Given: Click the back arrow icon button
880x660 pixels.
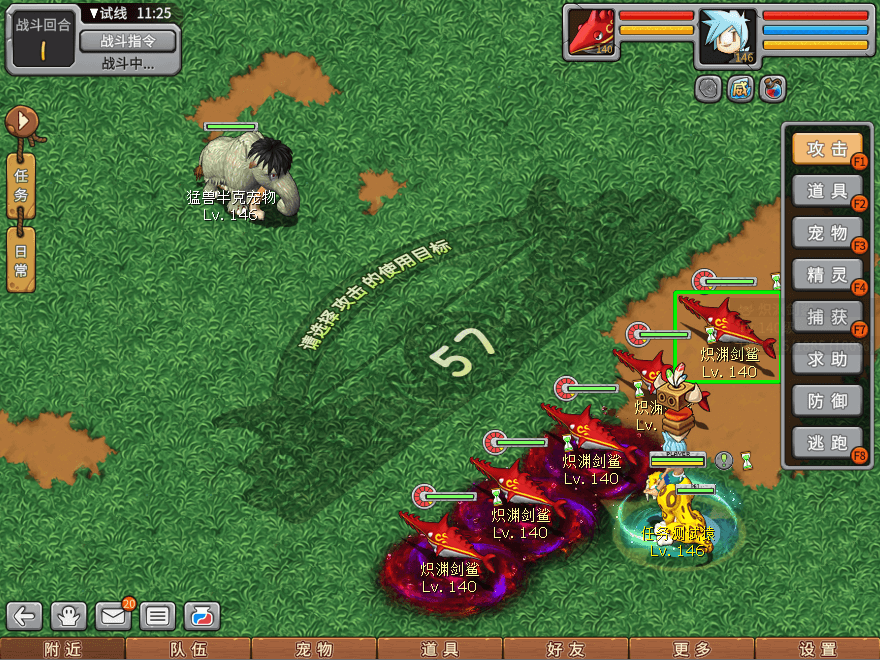Looking at the screenshot, I should [x=28, y=616].
